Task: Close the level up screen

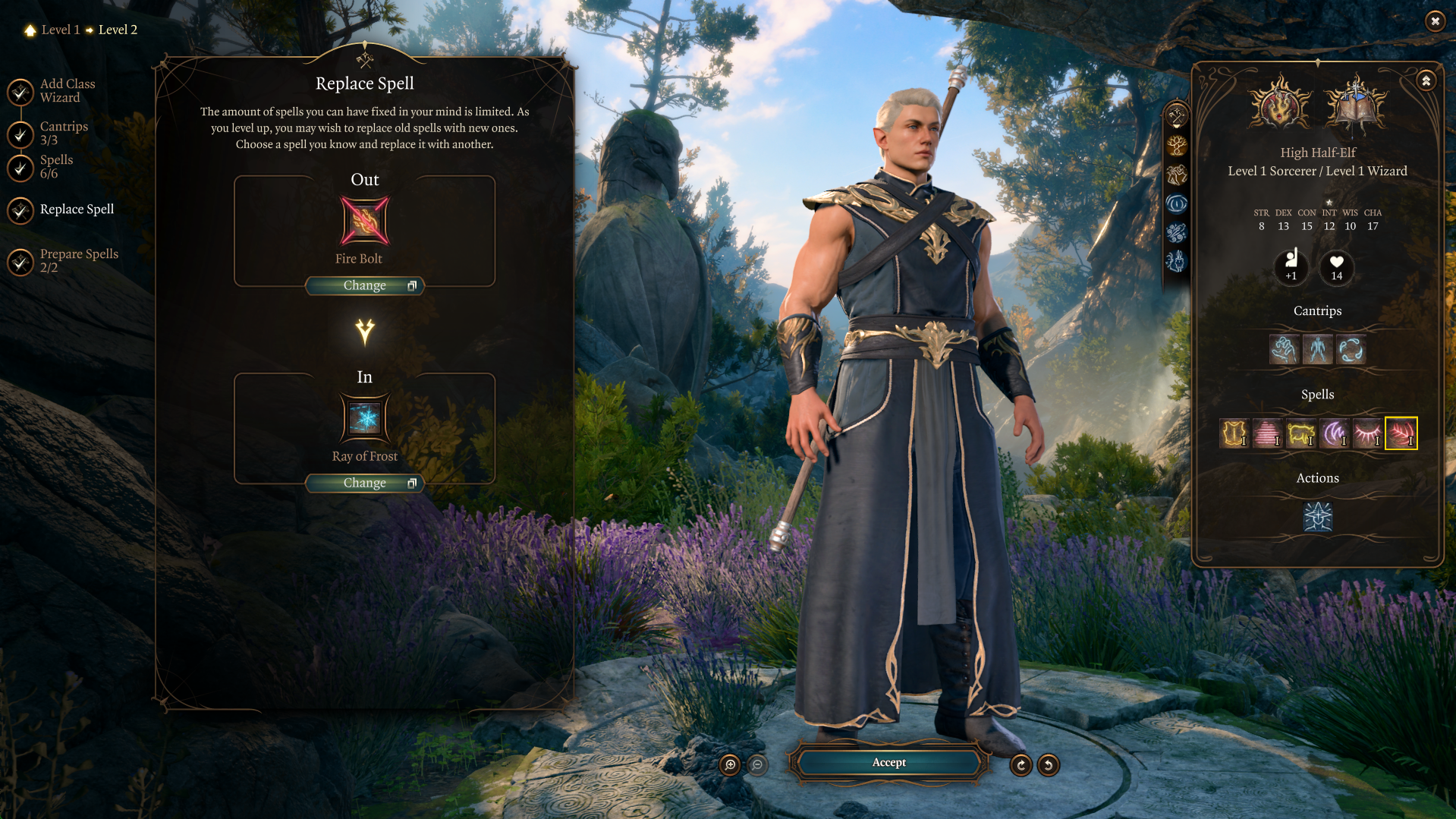Action: (x=1435, y=21)
